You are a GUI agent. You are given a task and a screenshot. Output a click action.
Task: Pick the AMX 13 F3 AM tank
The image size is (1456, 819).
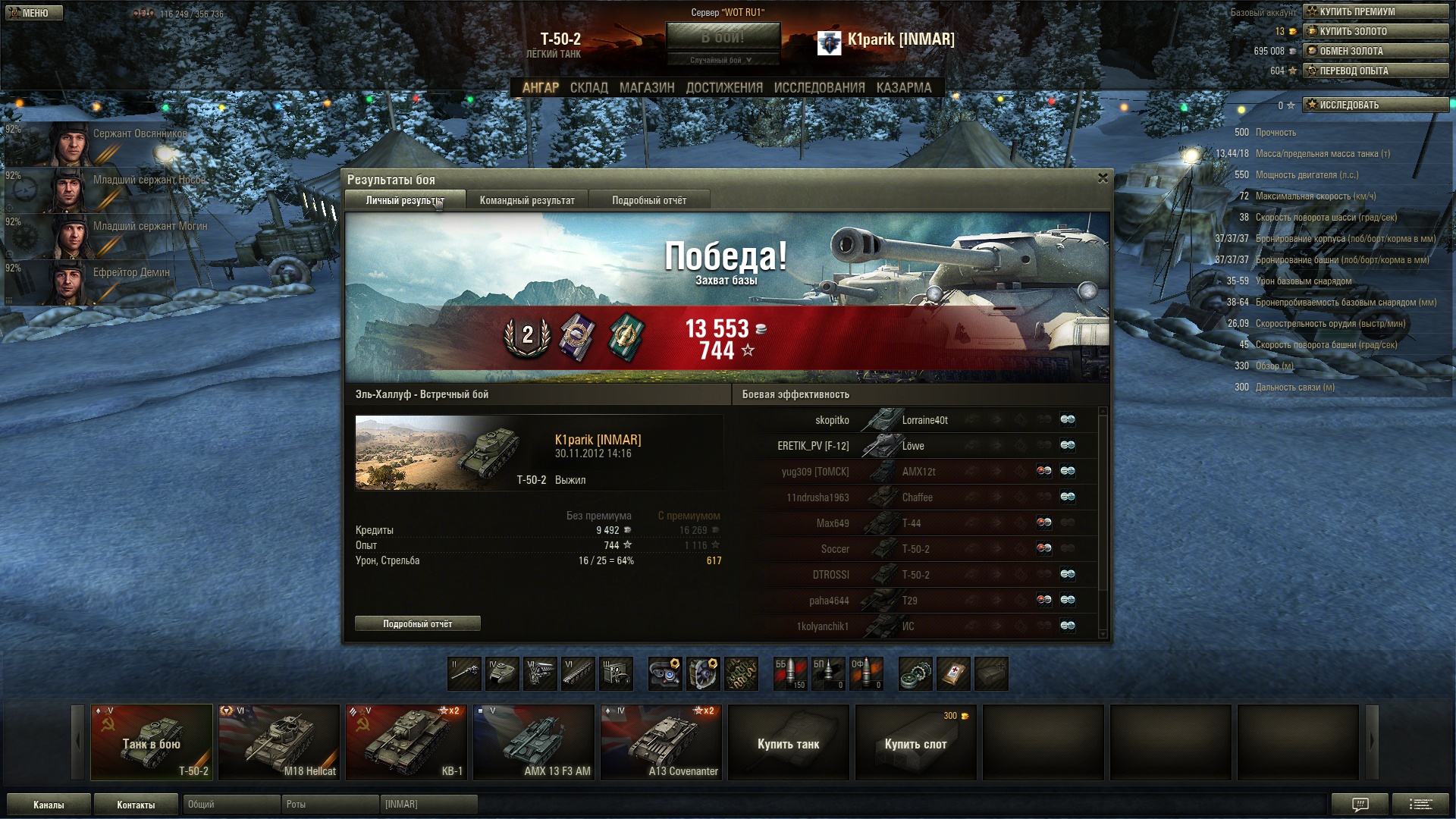[534, 742]
